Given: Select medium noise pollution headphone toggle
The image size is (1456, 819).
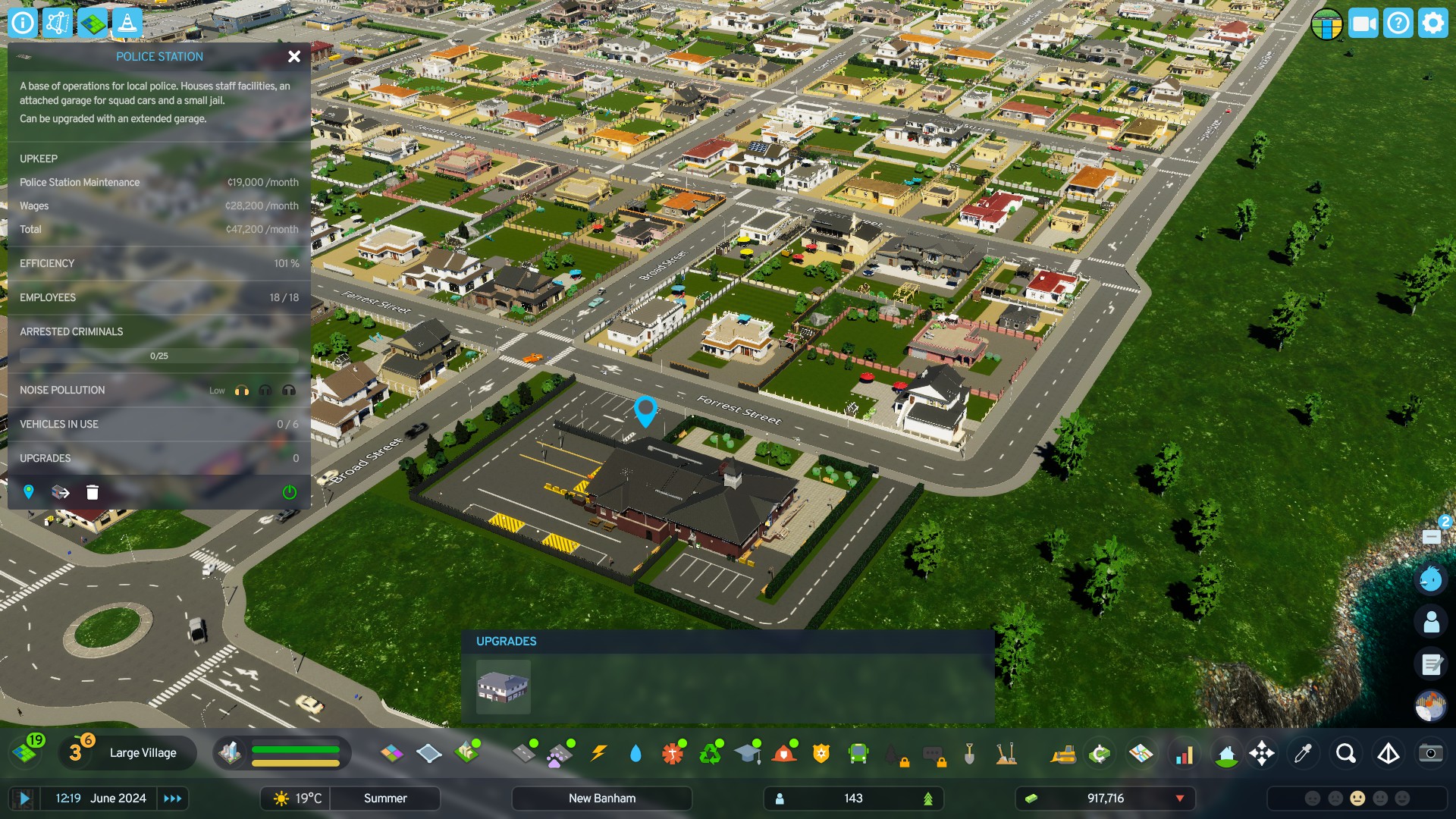Looking at the screenshot, I should point(265,390).
